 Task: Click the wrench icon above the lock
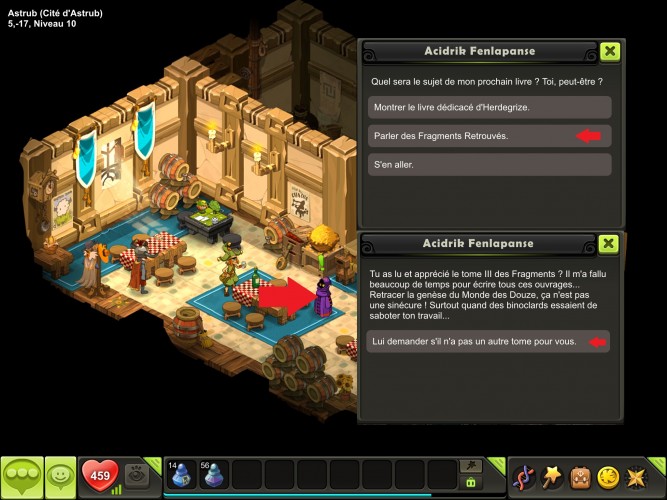coord(469,465)
